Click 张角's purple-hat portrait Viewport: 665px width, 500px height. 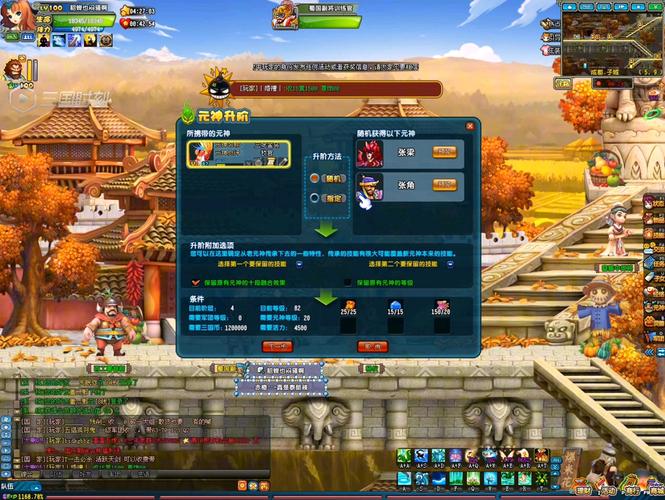point(370,186)
